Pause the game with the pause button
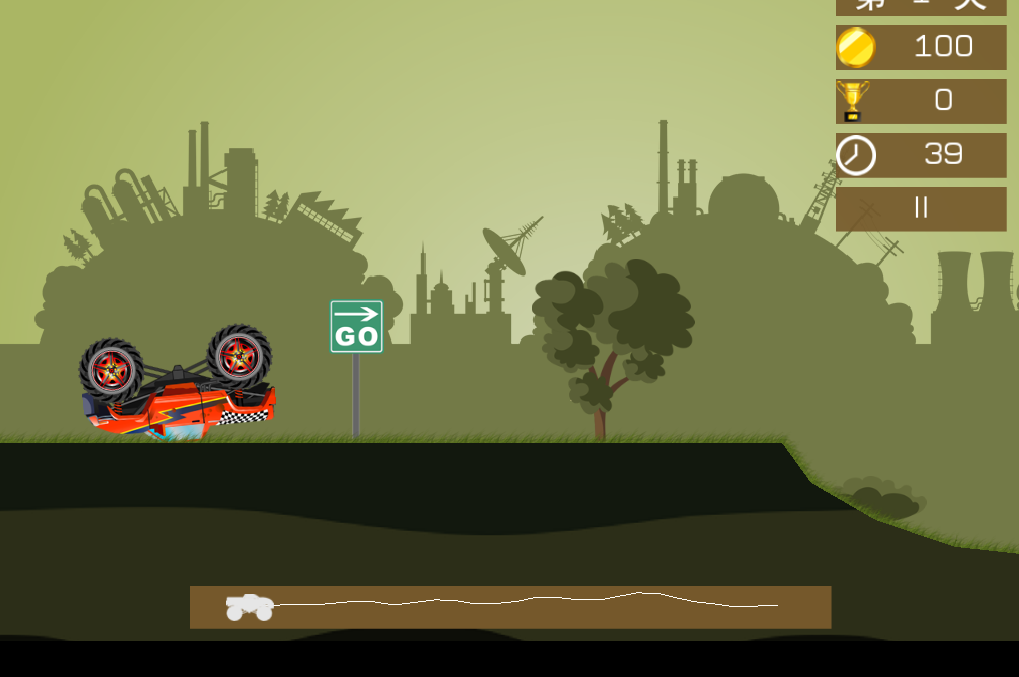1019x677 pixels. pyautogui.click(x=921, y=208)
